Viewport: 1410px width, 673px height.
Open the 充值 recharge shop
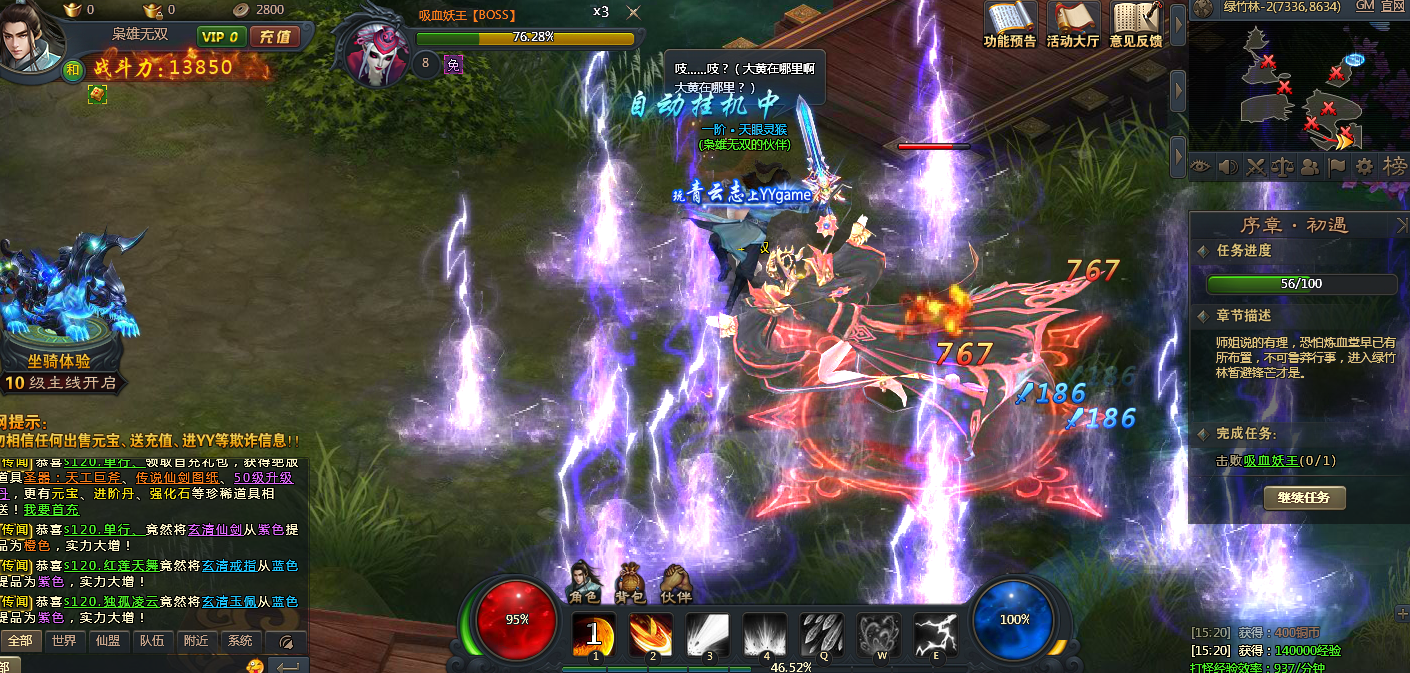pos(275,37)
